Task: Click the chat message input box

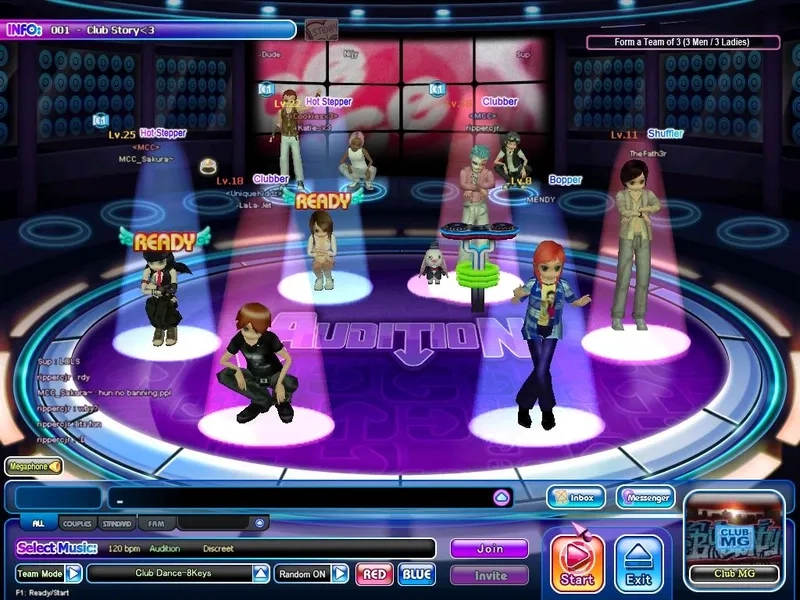Action: (x=300, y=497)
